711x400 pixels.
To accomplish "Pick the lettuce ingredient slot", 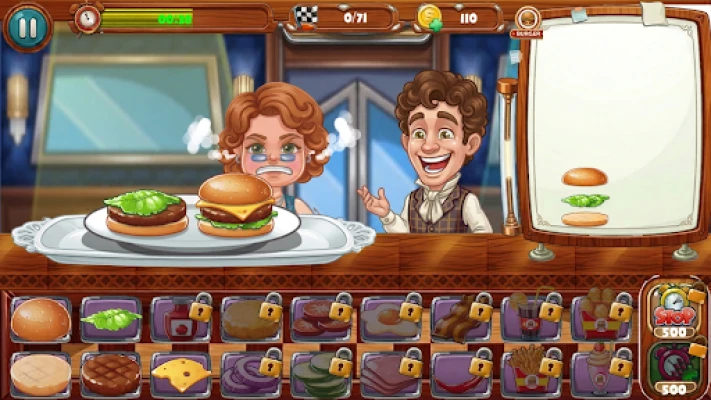I will pyautogui.click(x=110, y=320).
